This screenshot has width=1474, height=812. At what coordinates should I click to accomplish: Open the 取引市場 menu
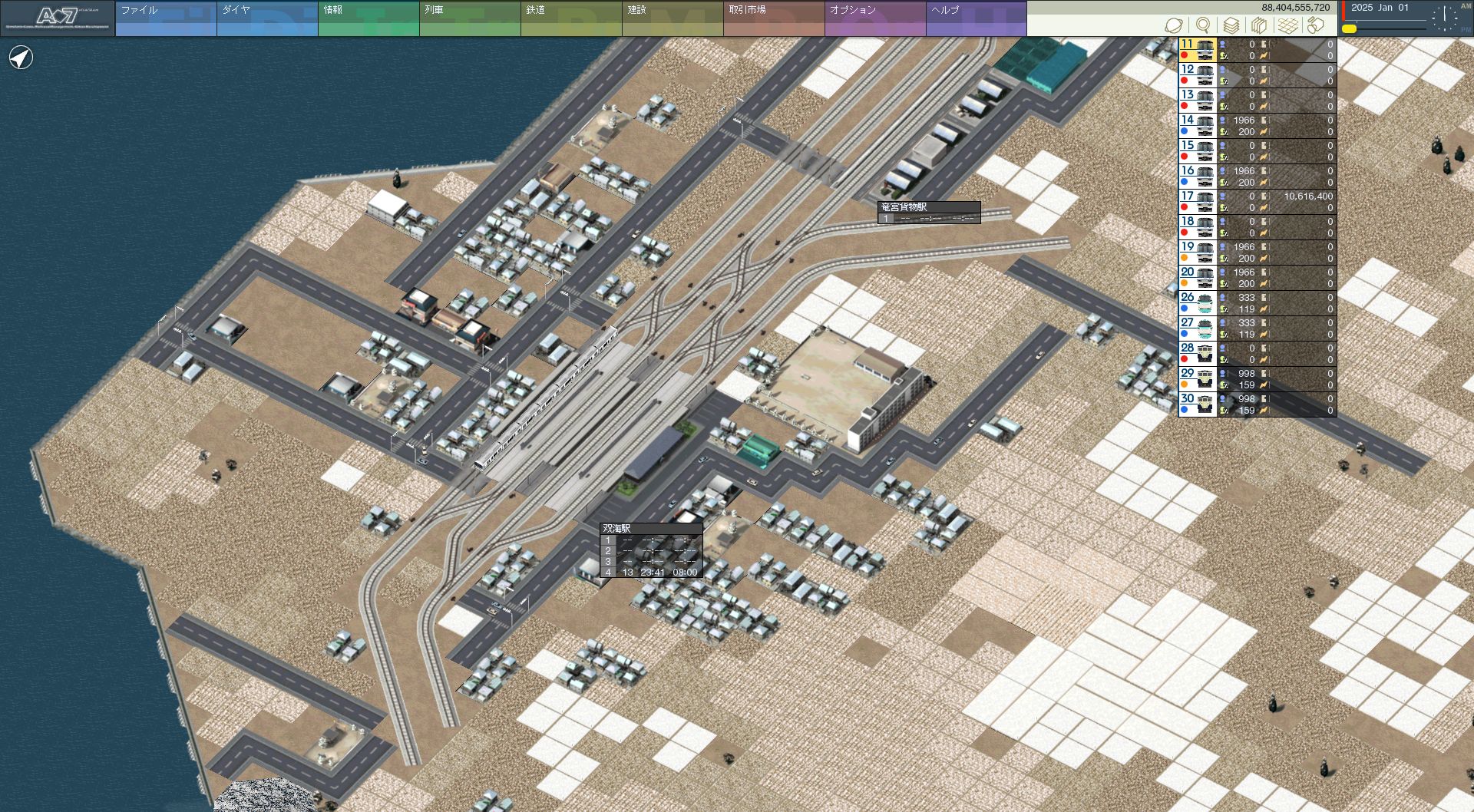click(x=773, y=18)
